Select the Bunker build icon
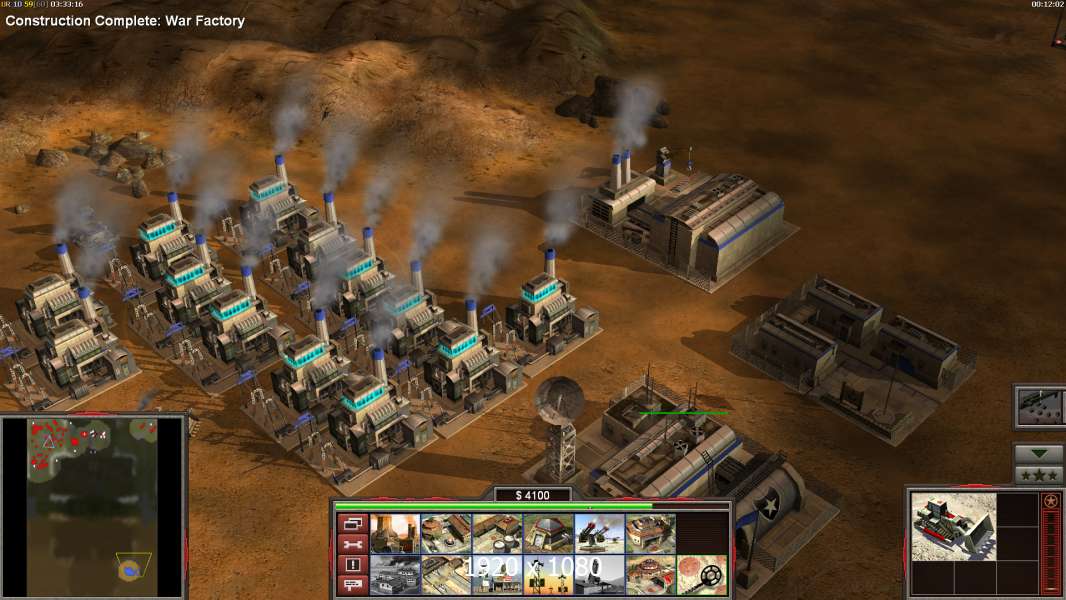 [x=548, y=533]
